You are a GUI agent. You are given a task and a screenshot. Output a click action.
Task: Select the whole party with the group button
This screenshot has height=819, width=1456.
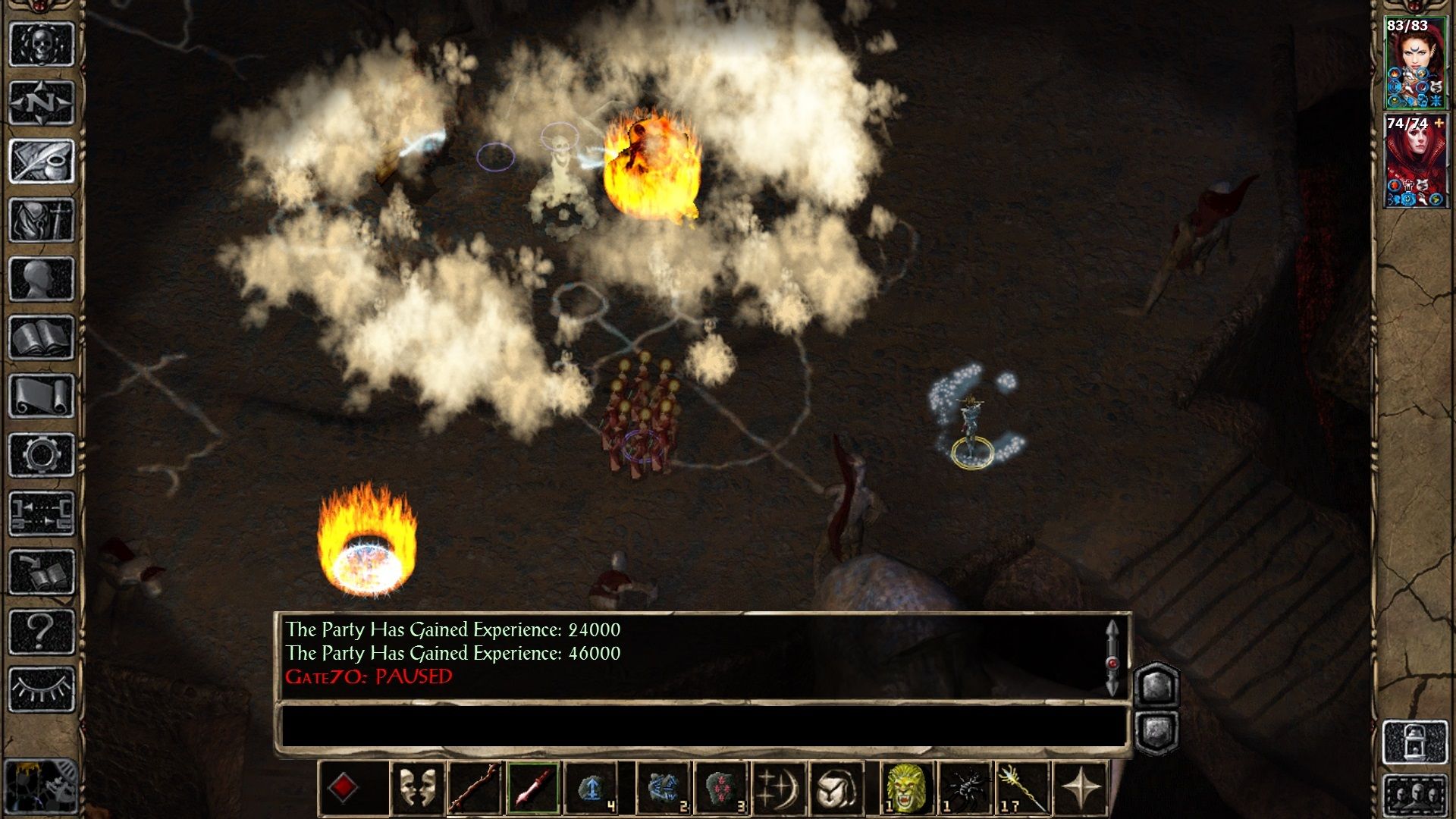click(1417, 794)
